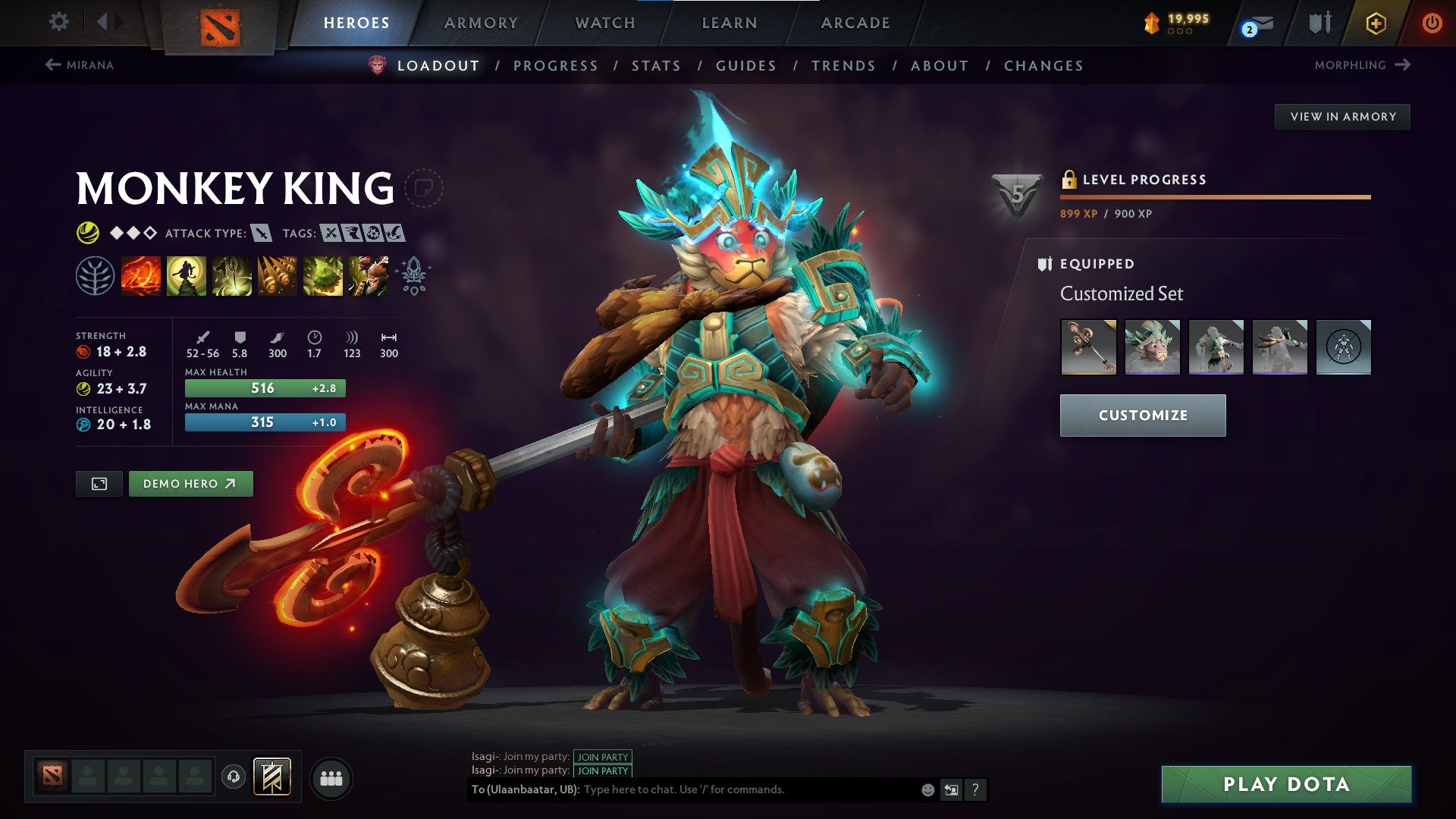Select Monkey King's Boundless Strike ability icon
Viewport: 1456px width, 819px height.
(141, 276)
